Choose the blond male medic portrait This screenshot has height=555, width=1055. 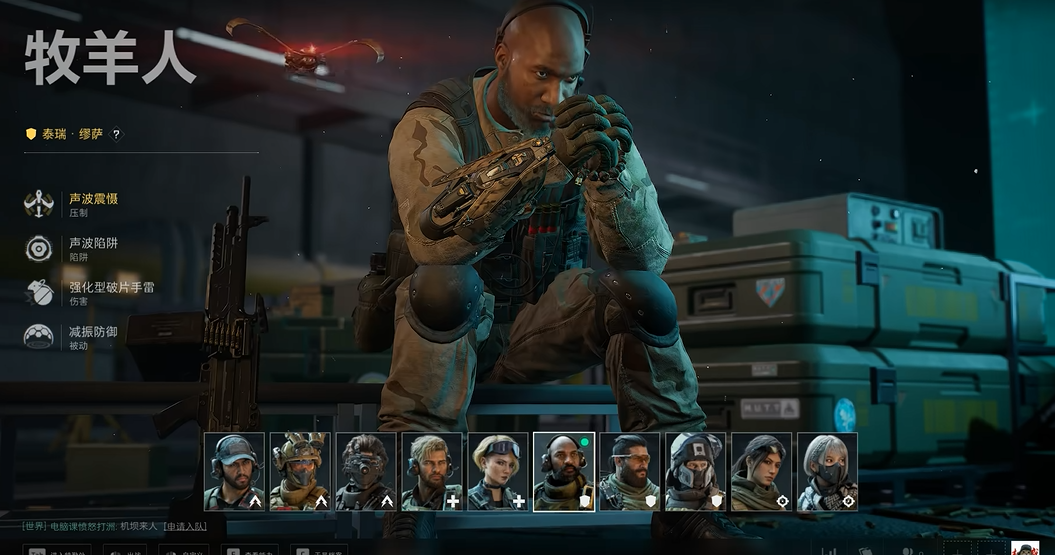[x=432, y=472]
